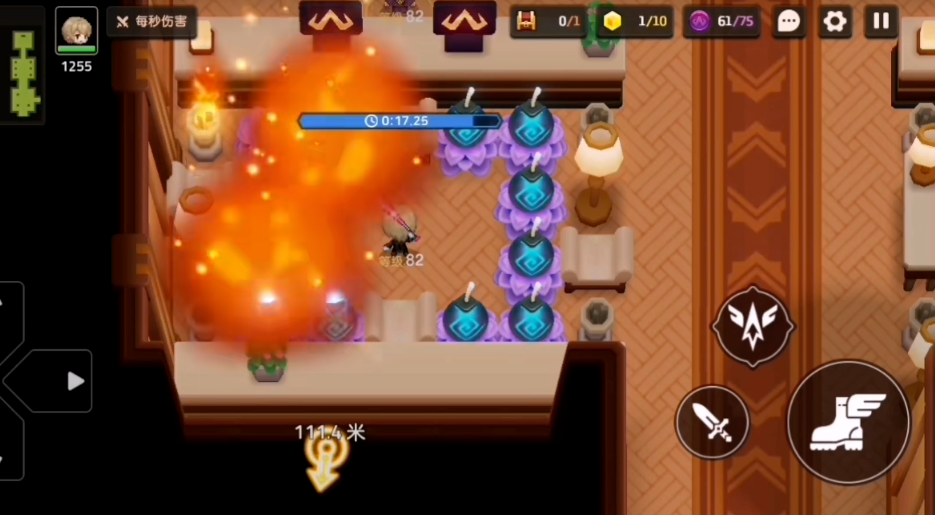Viewport: 935px width, 515px height.
Task: Activate the winged boot dash button
Action: [848, 421]
